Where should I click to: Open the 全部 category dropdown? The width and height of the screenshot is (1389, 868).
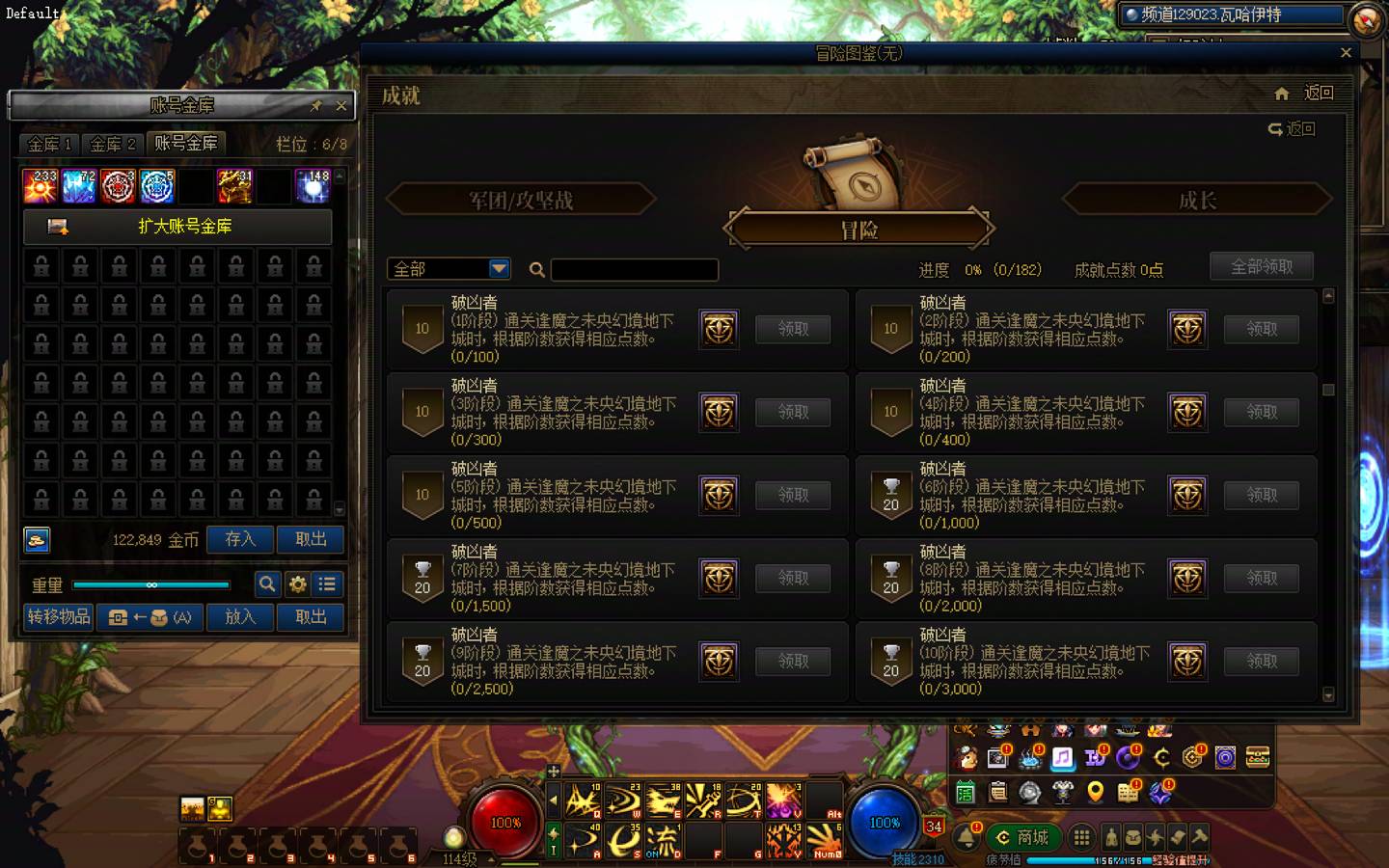[x=448, y=268]
